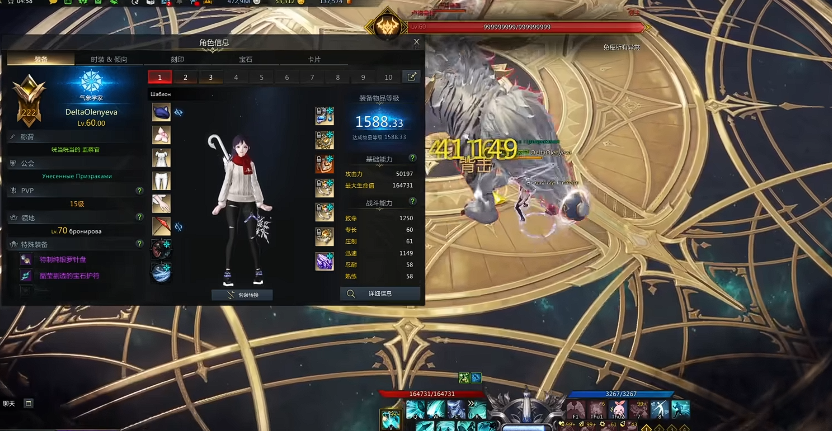Click the button below the character model
The height and width of the screenshot is (431, 832).
242,295
